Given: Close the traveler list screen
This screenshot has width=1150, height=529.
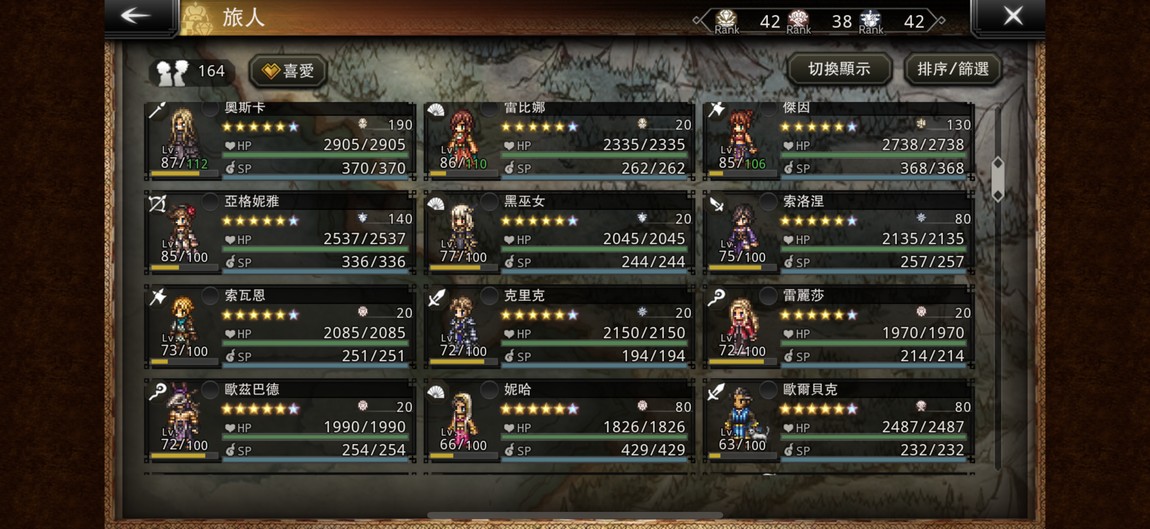Looking at the screenshot, I should [1012, 16].
